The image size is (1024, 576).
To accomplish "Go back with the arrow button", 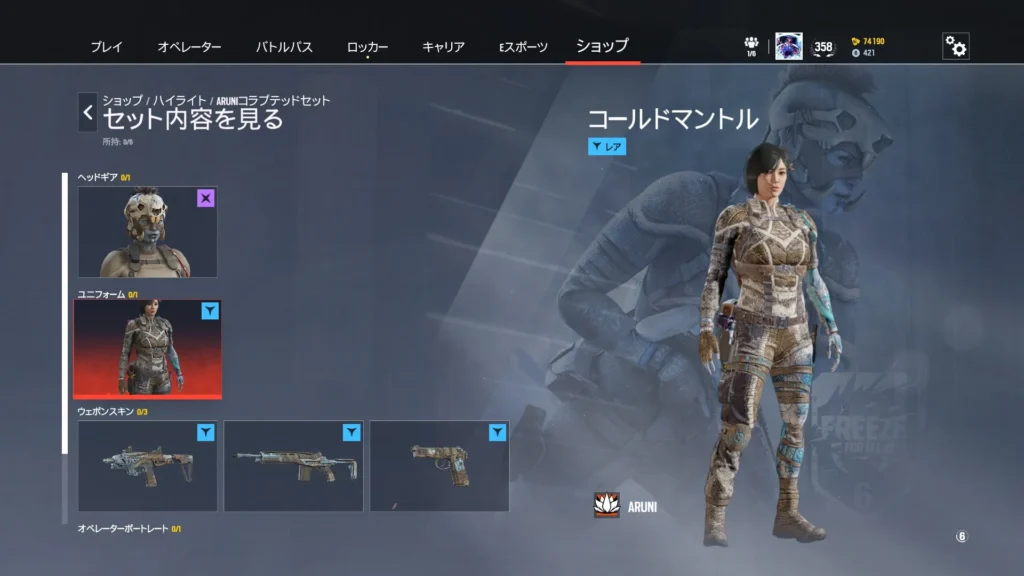I will click(88, 113).
